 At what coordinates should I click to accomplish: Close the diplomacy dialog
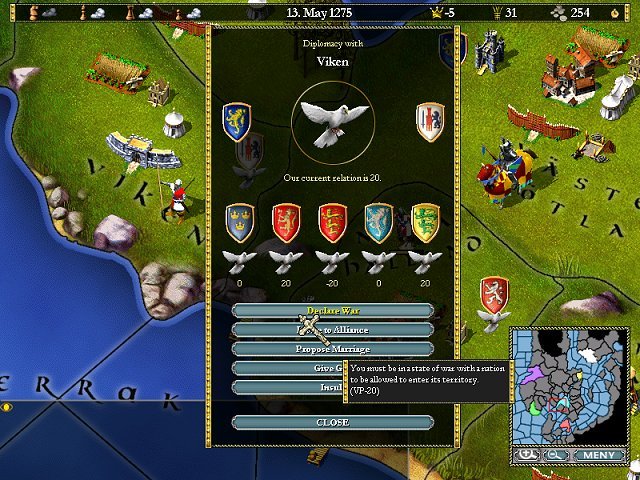pos(332,422)
